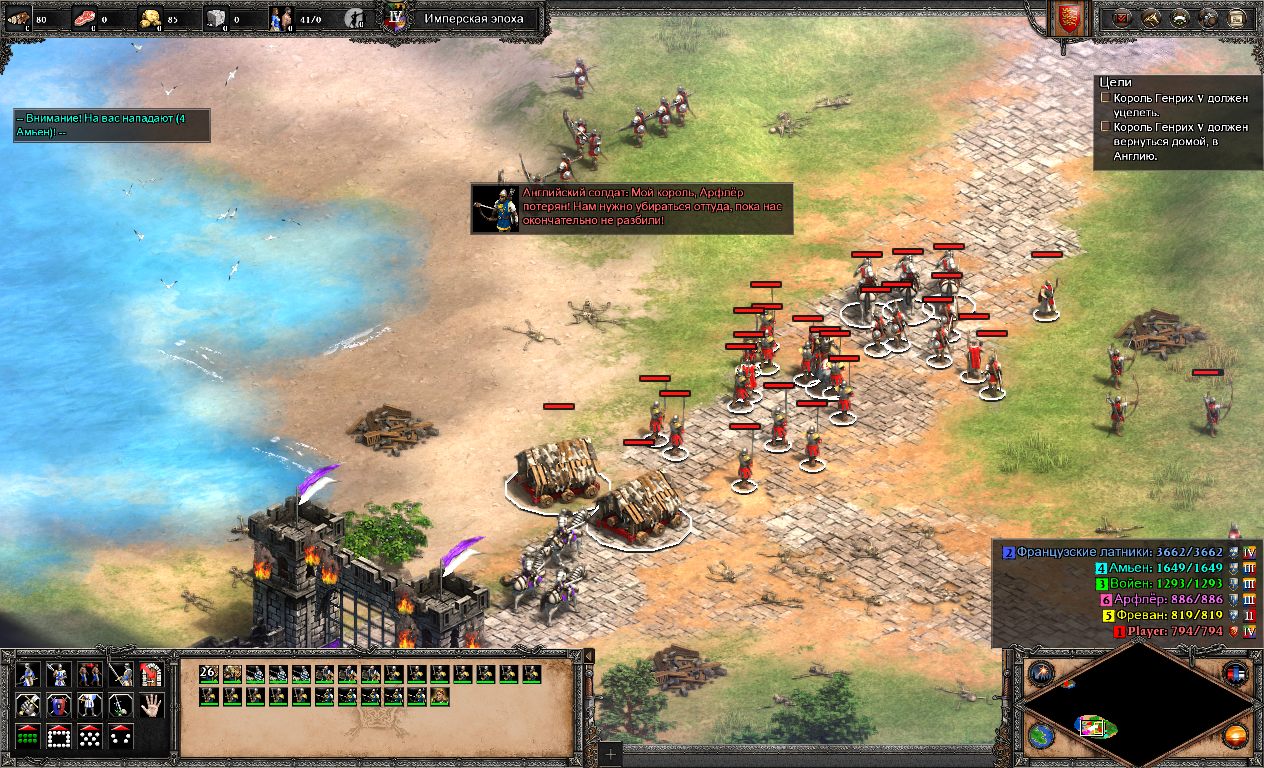Open the main menu scroll button
This screenshot has width=1264, height=768.
(x=1238, y=18)
